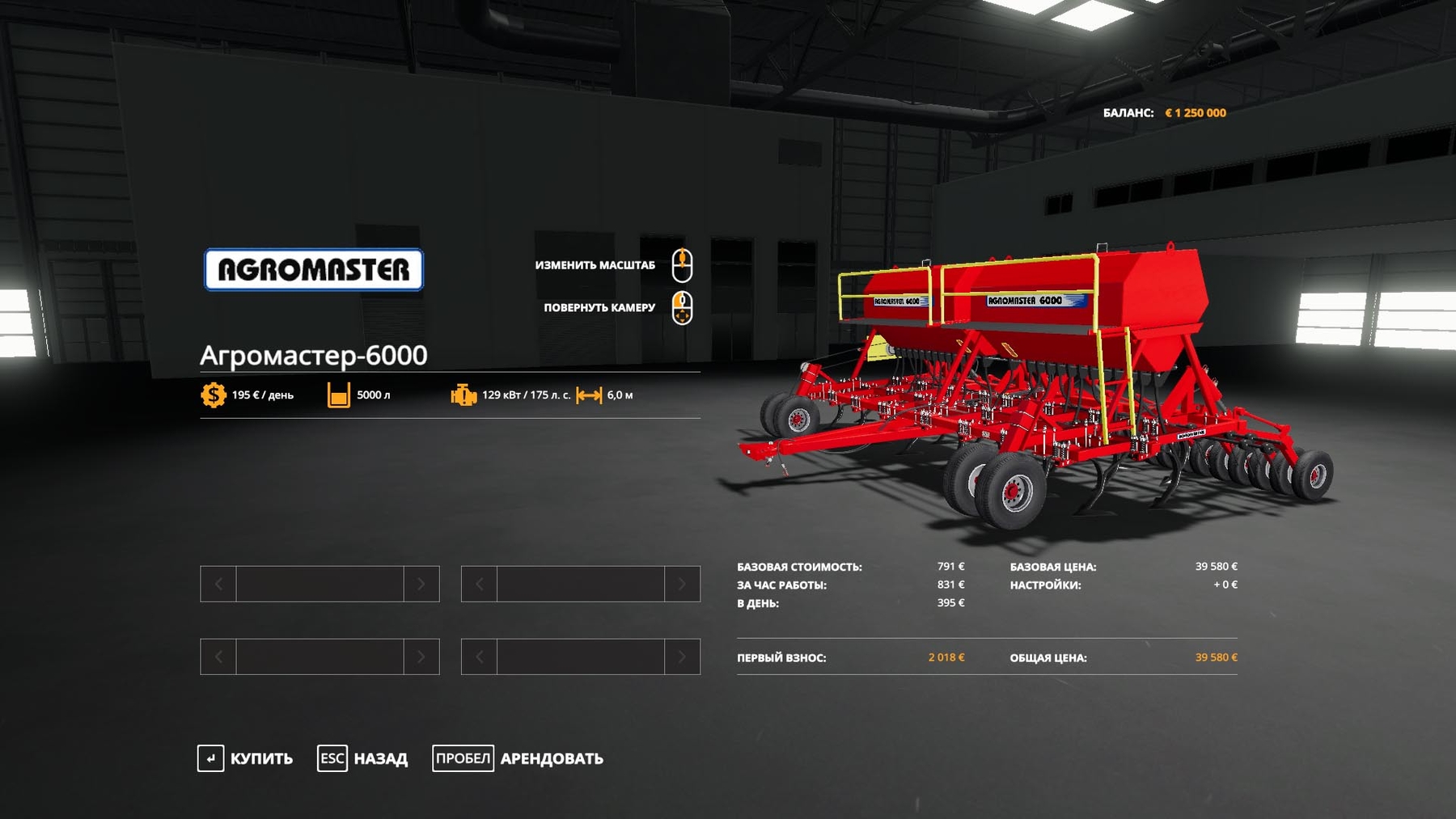The height and width of the screenshot is (819, 1456).
Task: Choose АРЕНДОВАТЬ to lease the seeder
Action: point(518,758)
